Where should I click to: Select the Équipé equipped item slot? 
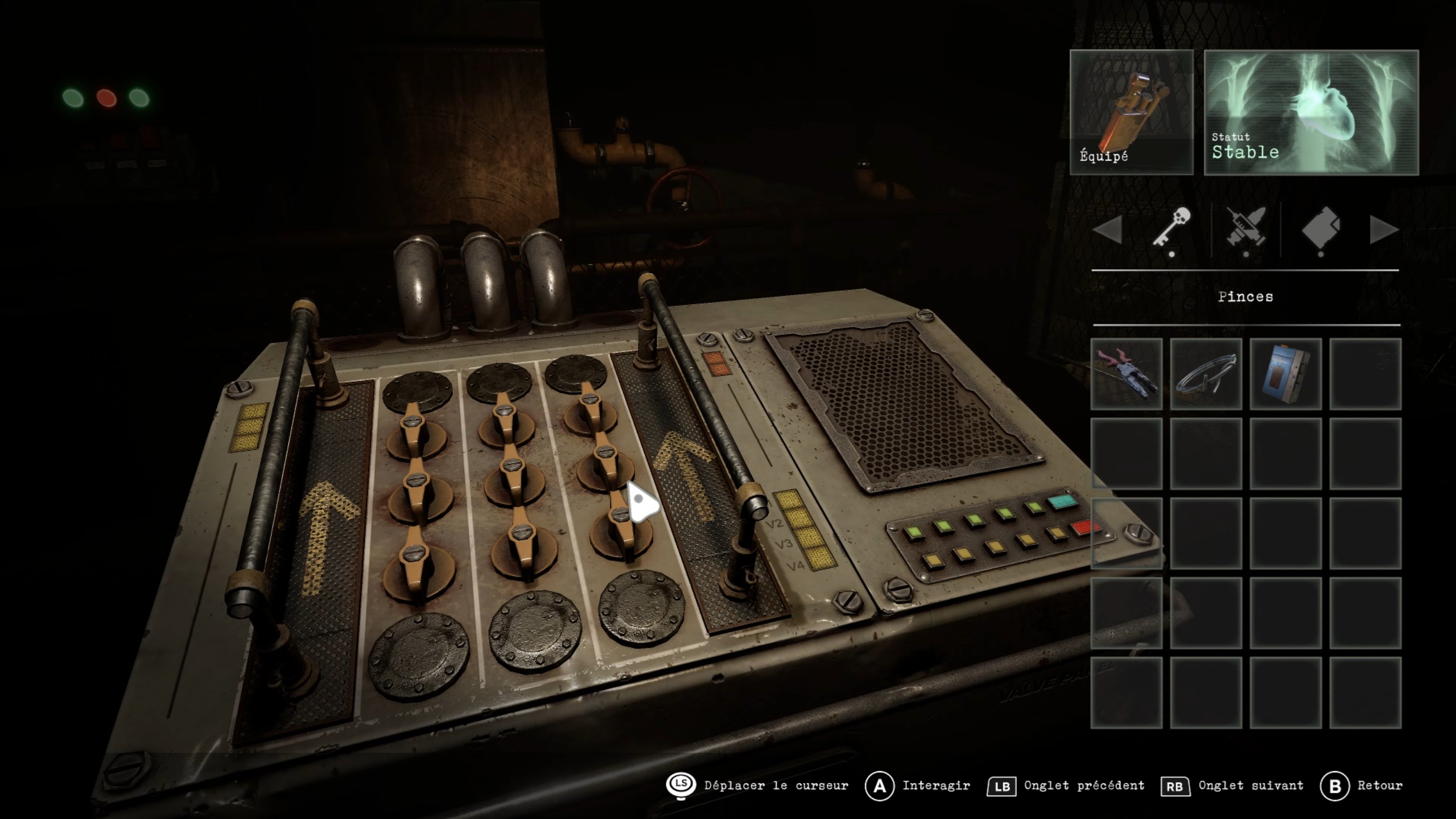tap(1131, 112)
